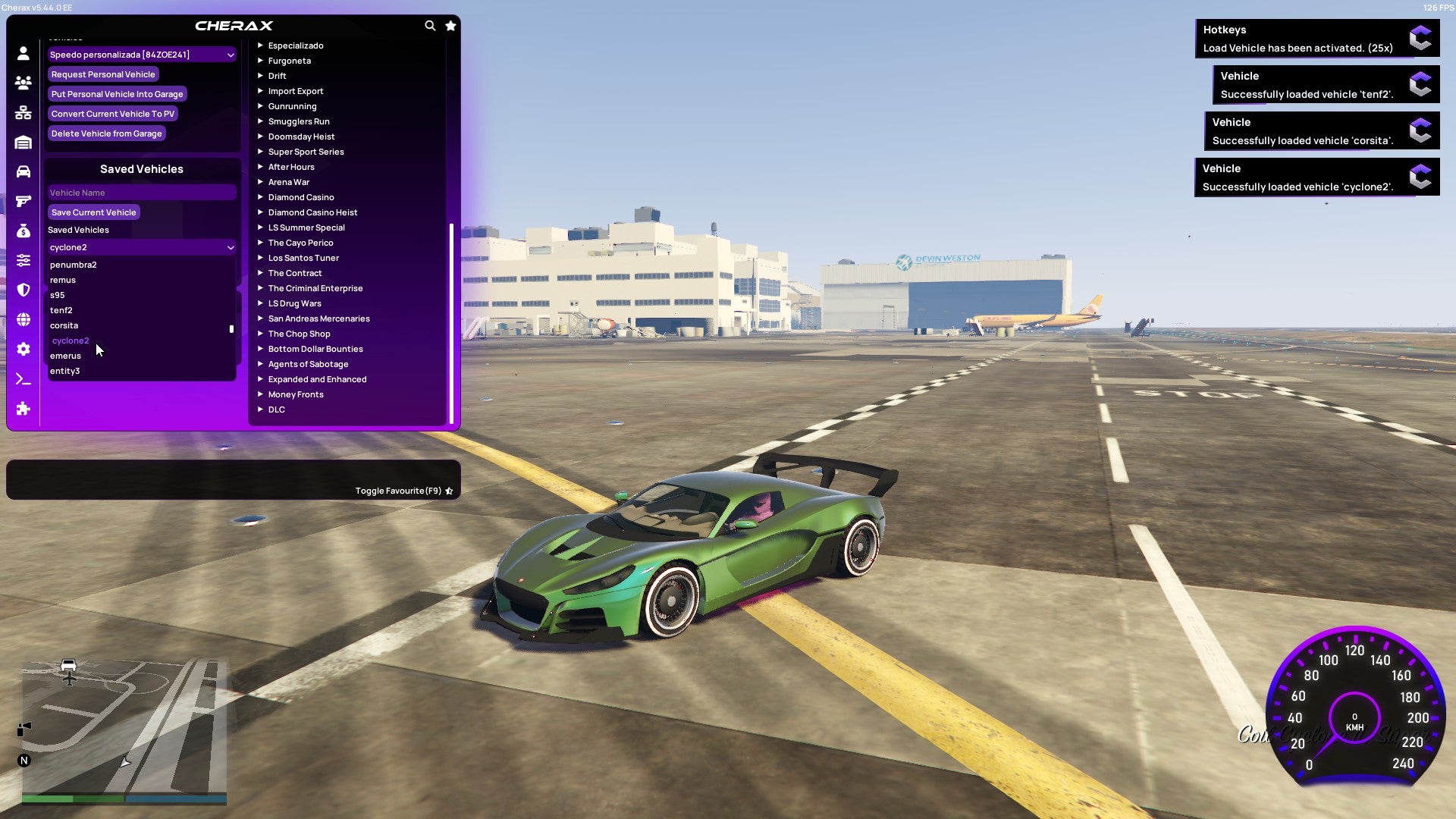Open the Network session icon

pos(23,113)
